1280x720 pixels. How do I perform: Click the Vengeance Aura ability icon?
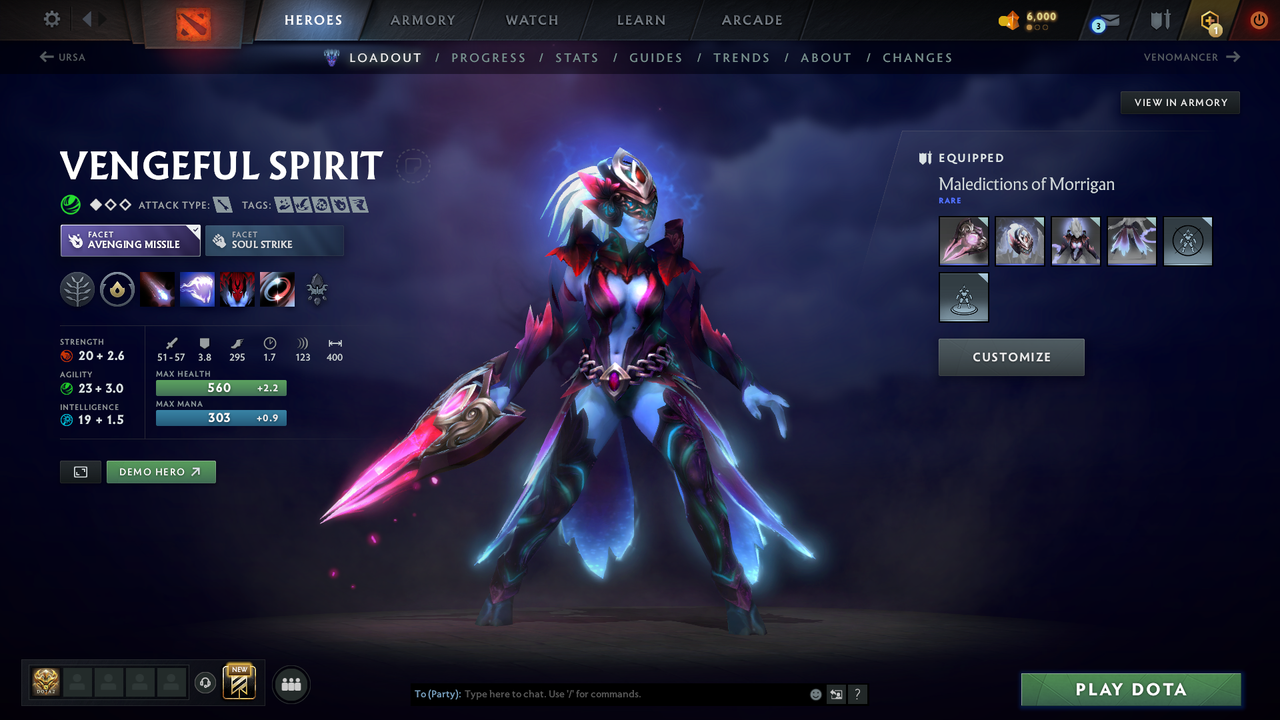[x=238, y=289]
